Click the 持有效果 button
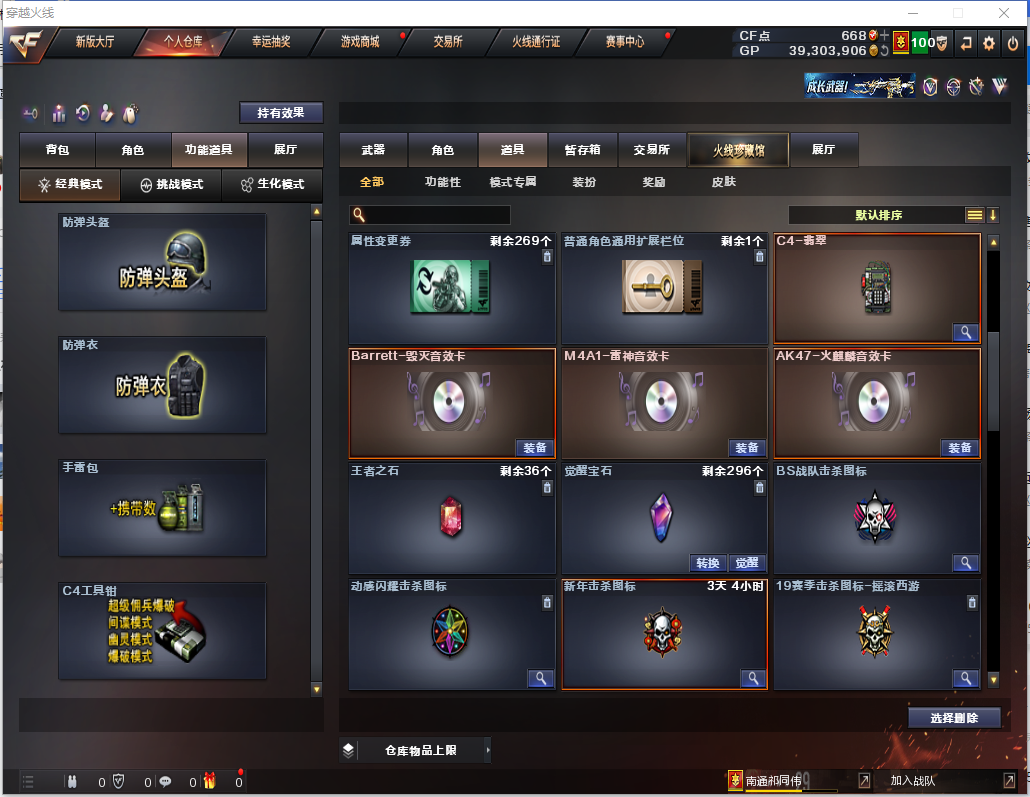 (x=281, y=113)
